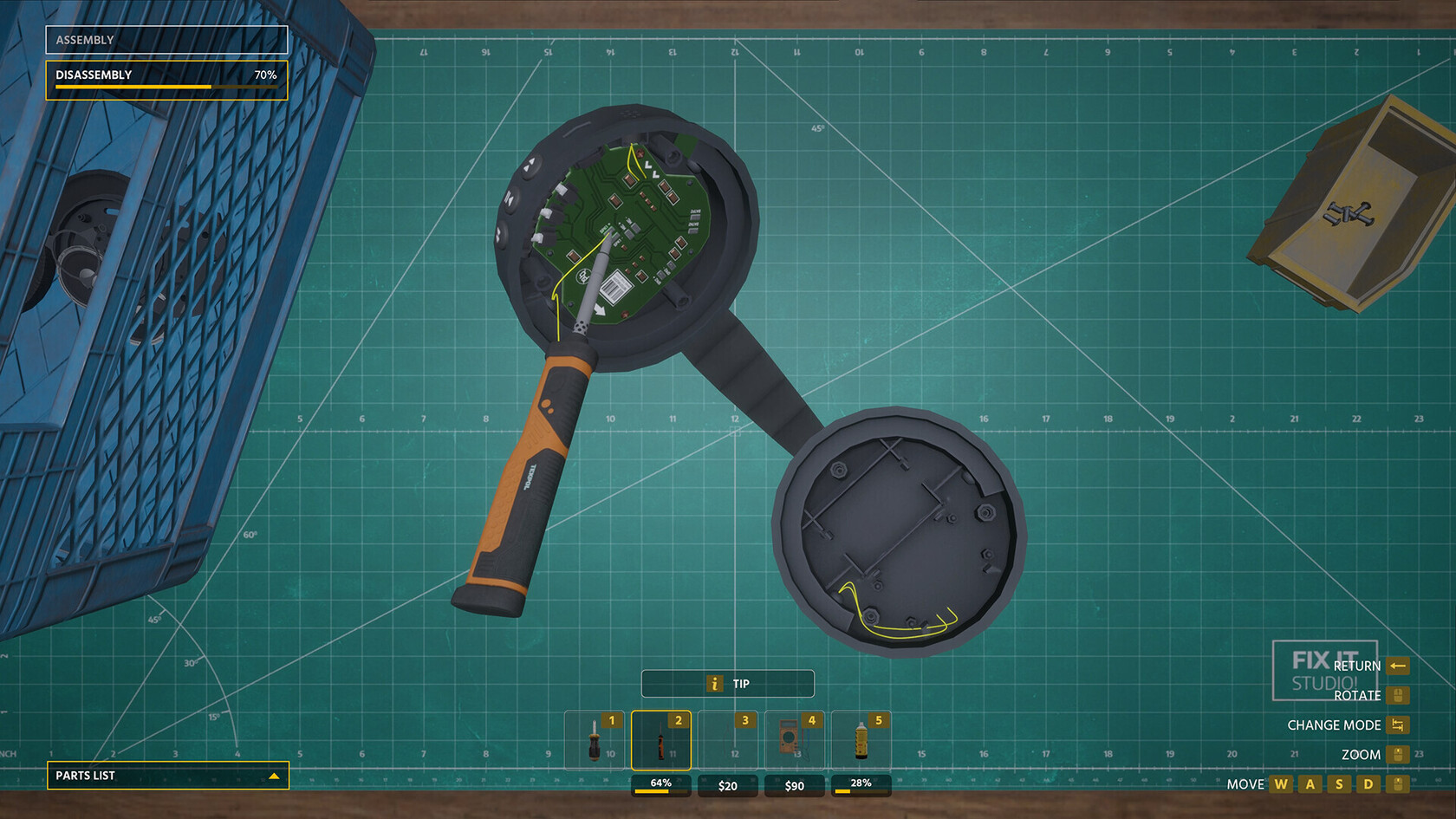The height and width of the screenshot is (819, 1456).
Task: Buy the $20 tool
Action: pyautogui.click(x=728, y=786)
